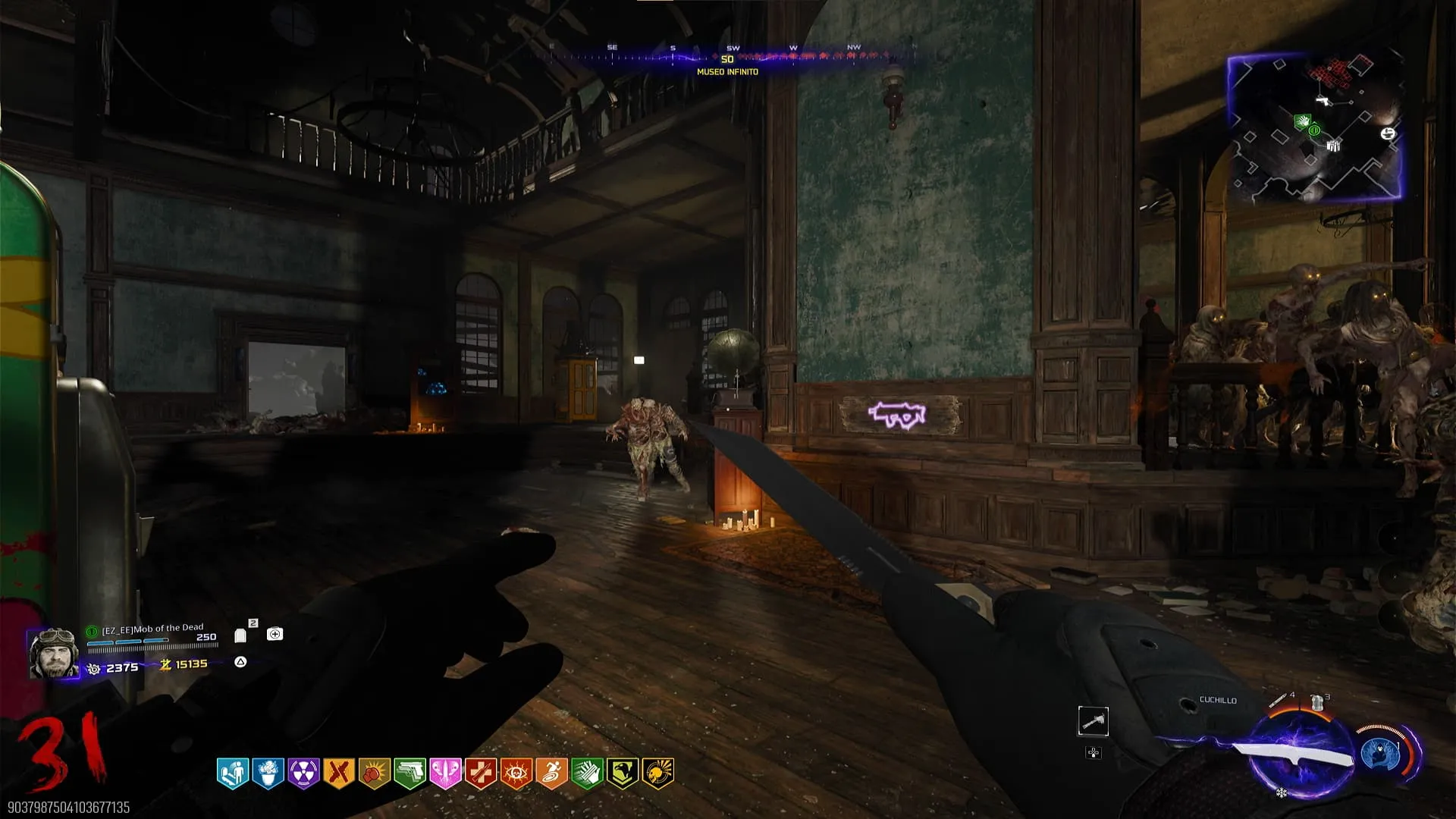Choose the skull eye perk icon
1456x819 pixels.
point(516,773)
